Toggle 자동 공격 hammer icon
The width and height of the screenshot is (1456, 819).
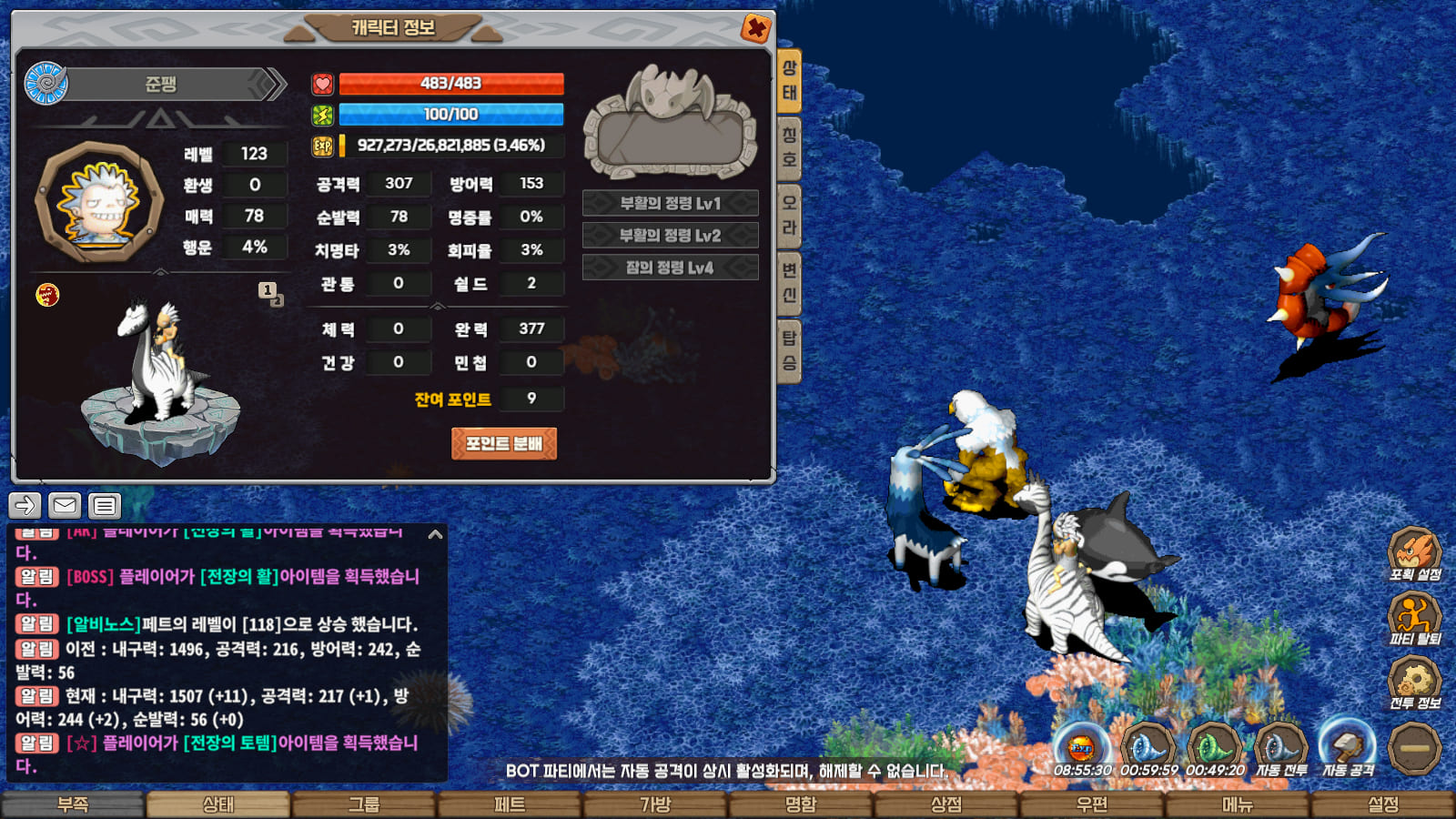[1348, 748]
